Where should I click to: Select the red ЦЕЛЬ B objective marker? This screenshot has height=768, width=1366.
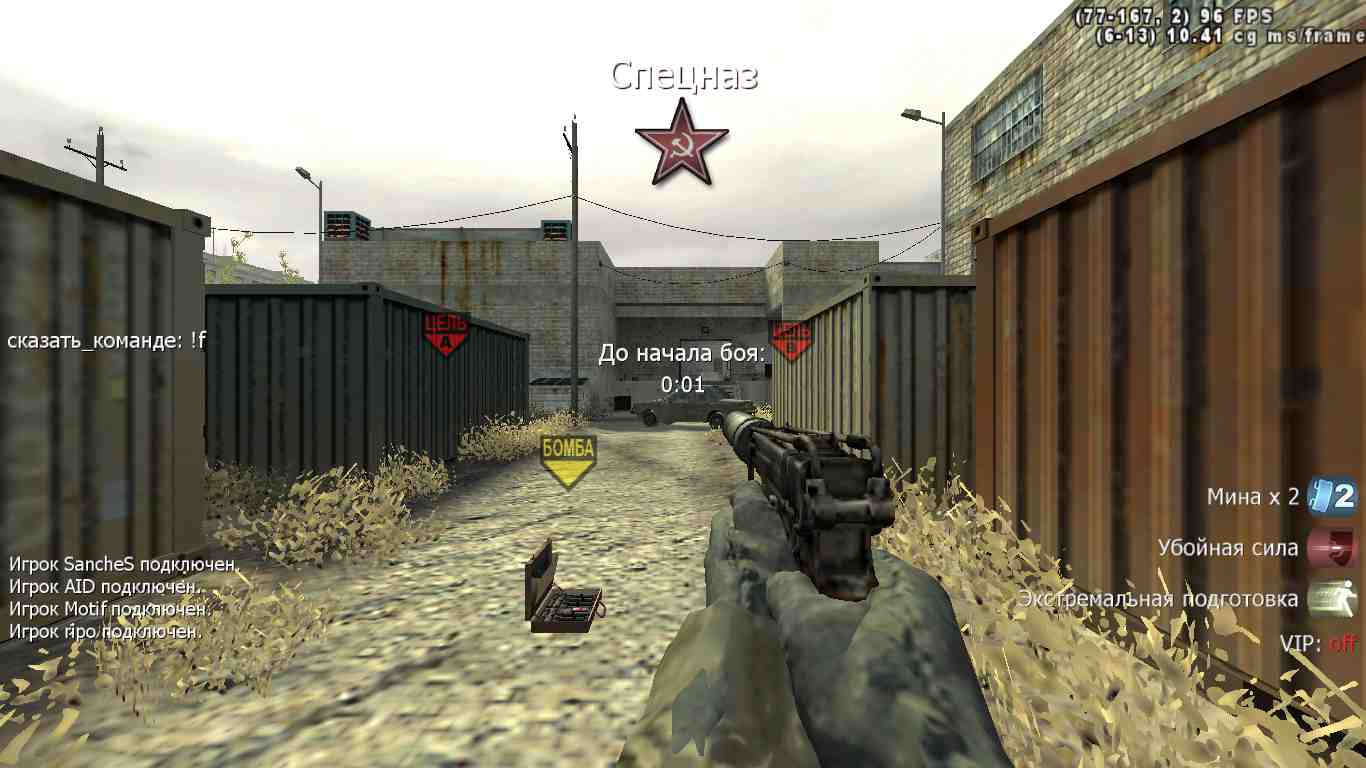(x=790, y=339)
